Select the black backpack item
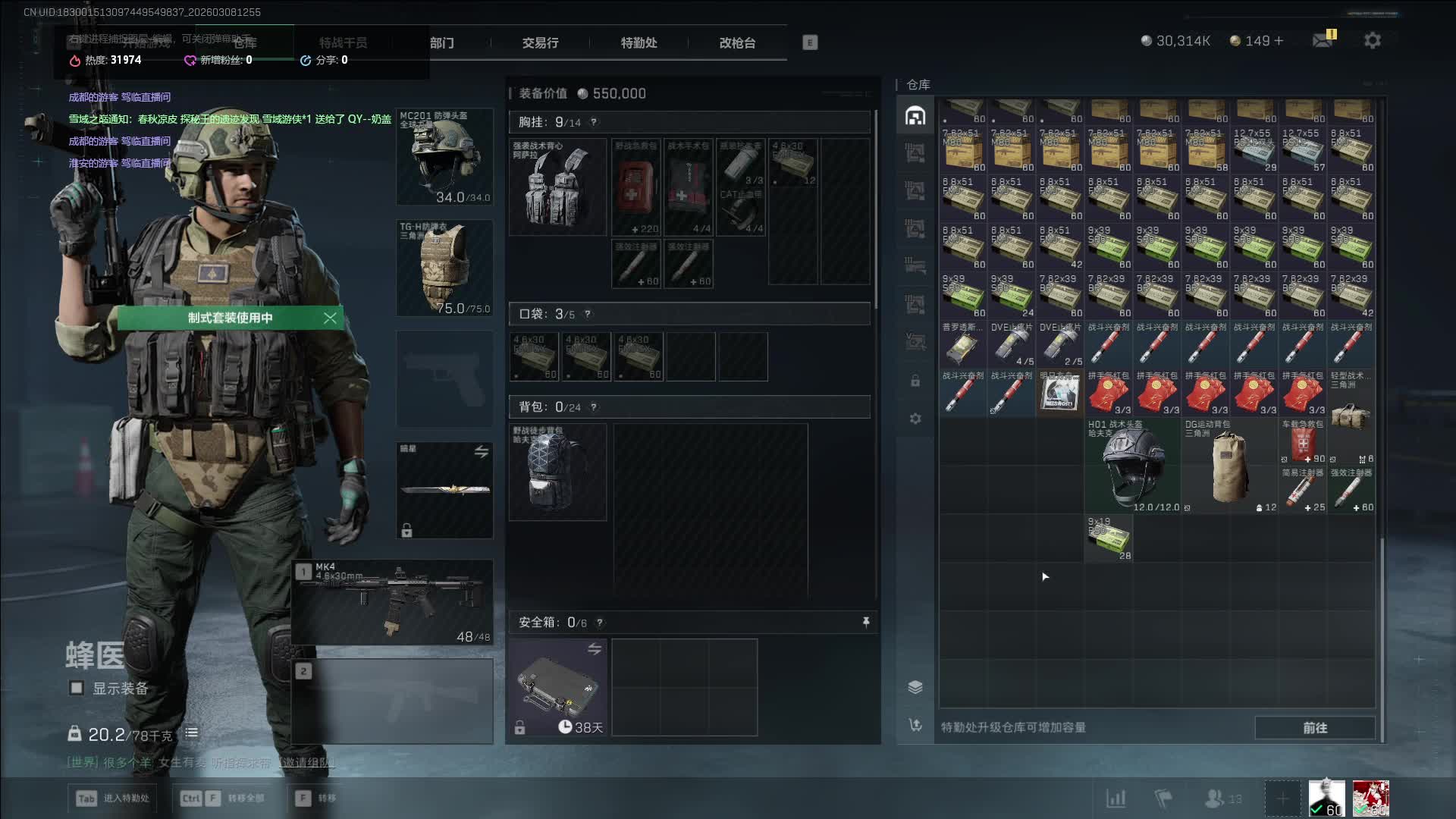1456x819 pixels. (x=557, y=472)
